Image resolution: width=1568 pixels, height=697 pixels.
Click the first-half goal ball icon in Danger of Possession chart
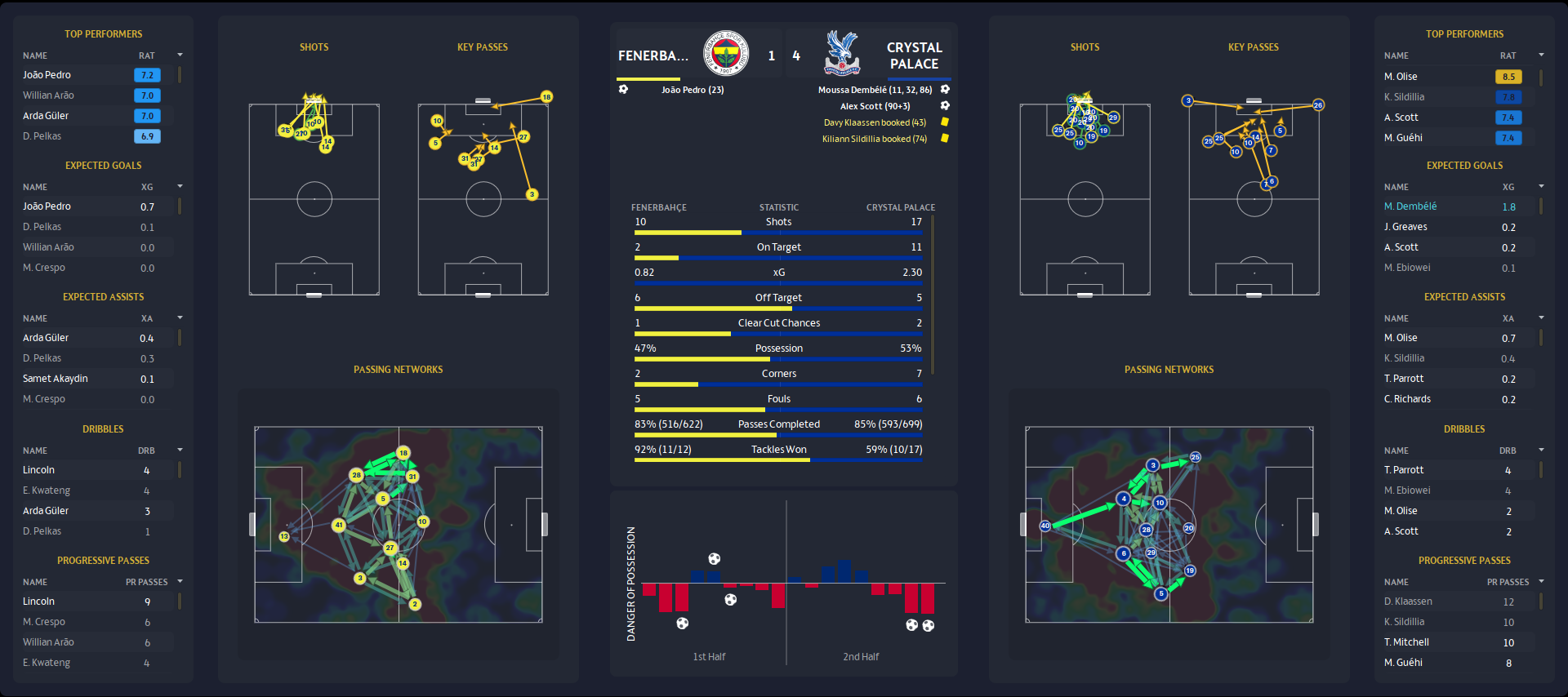coord(715,560)
